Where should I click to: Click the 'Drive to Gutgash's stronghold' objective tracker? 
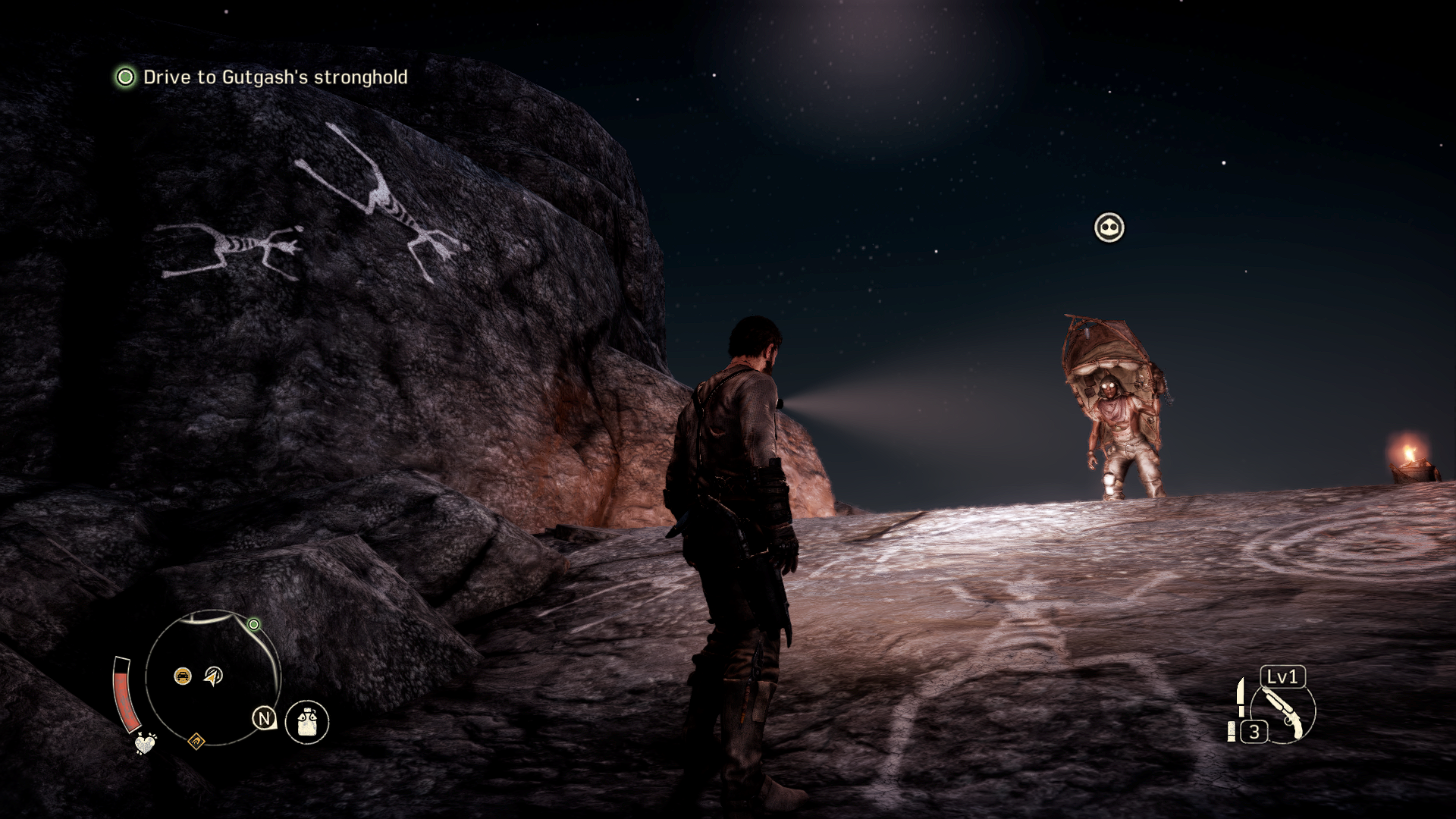click(x=262, y=77)
